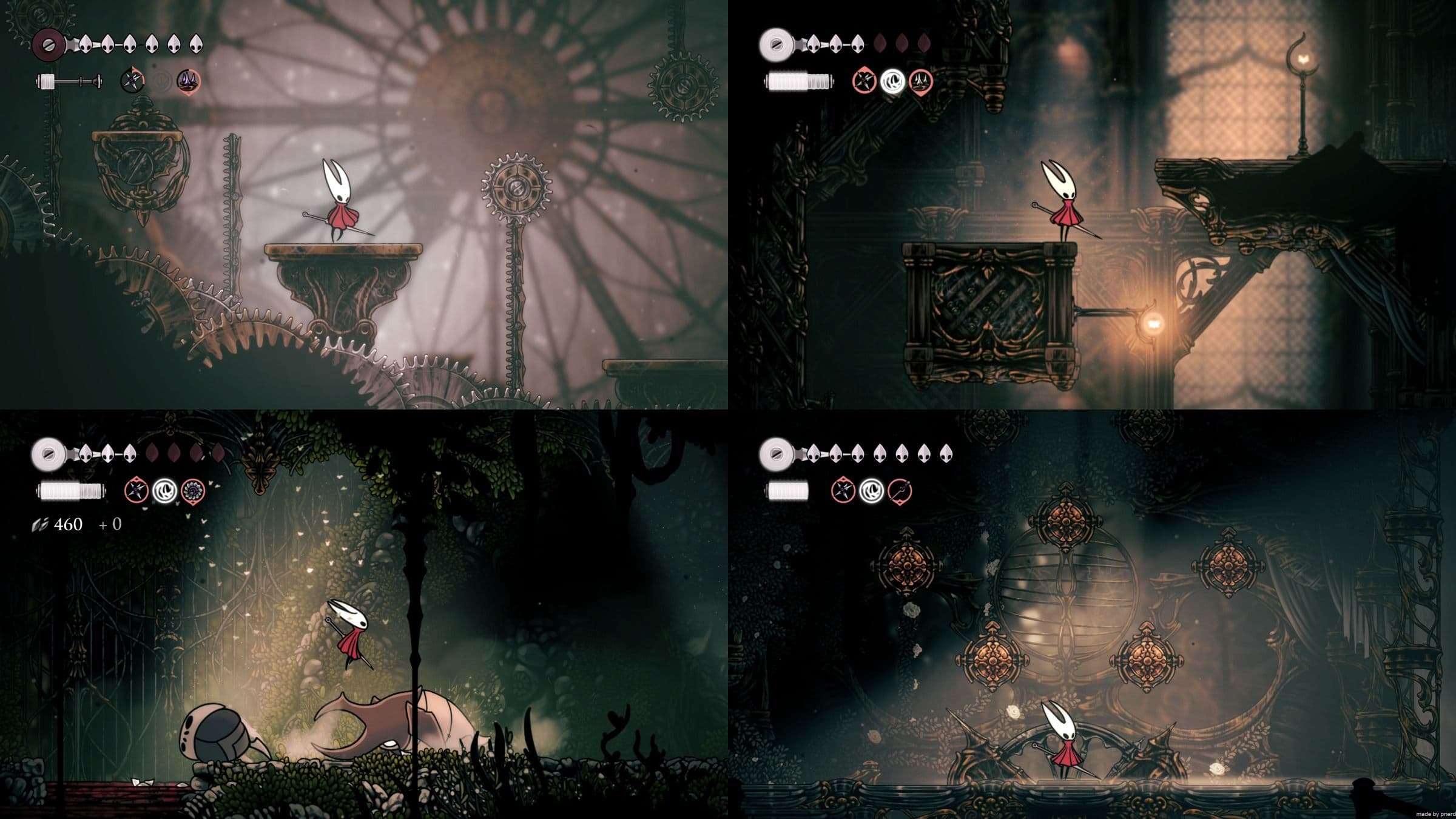Expand the three dark lifeblood masks top-right
The width and height of the screenshot is (1456, 819).
pos(902,43)
